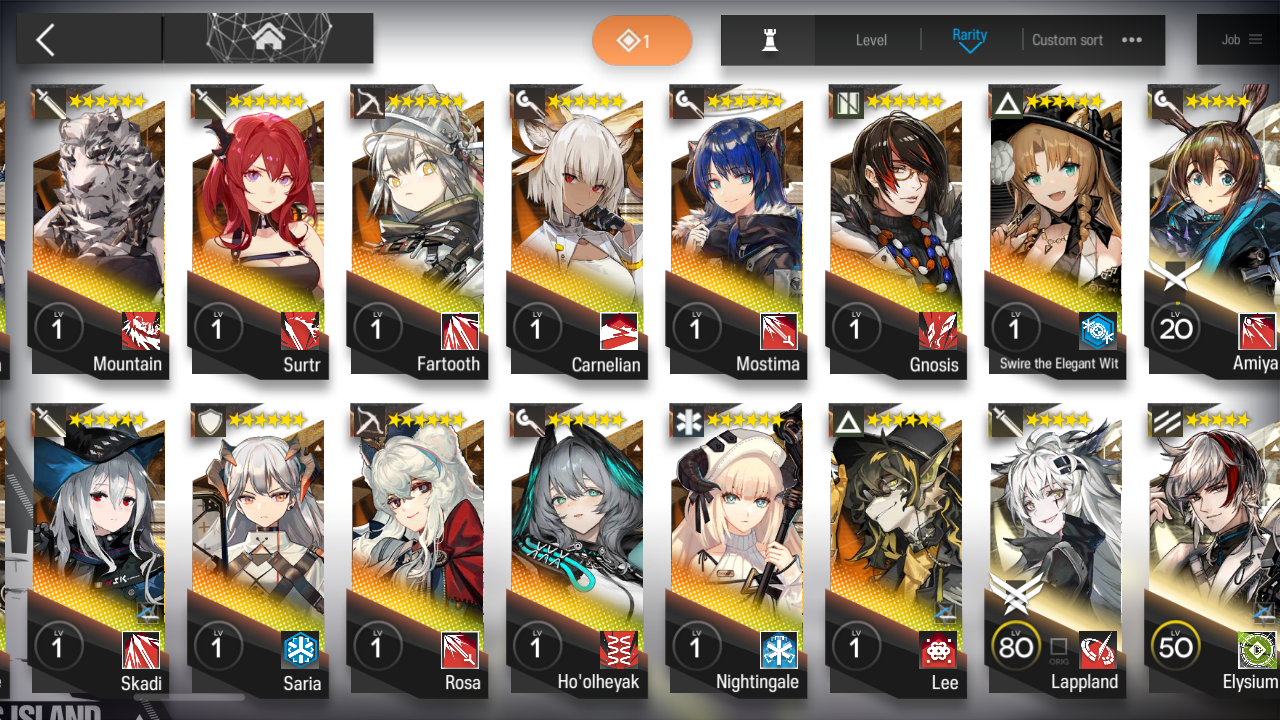Go back using the arrow button

pos(47,39)
